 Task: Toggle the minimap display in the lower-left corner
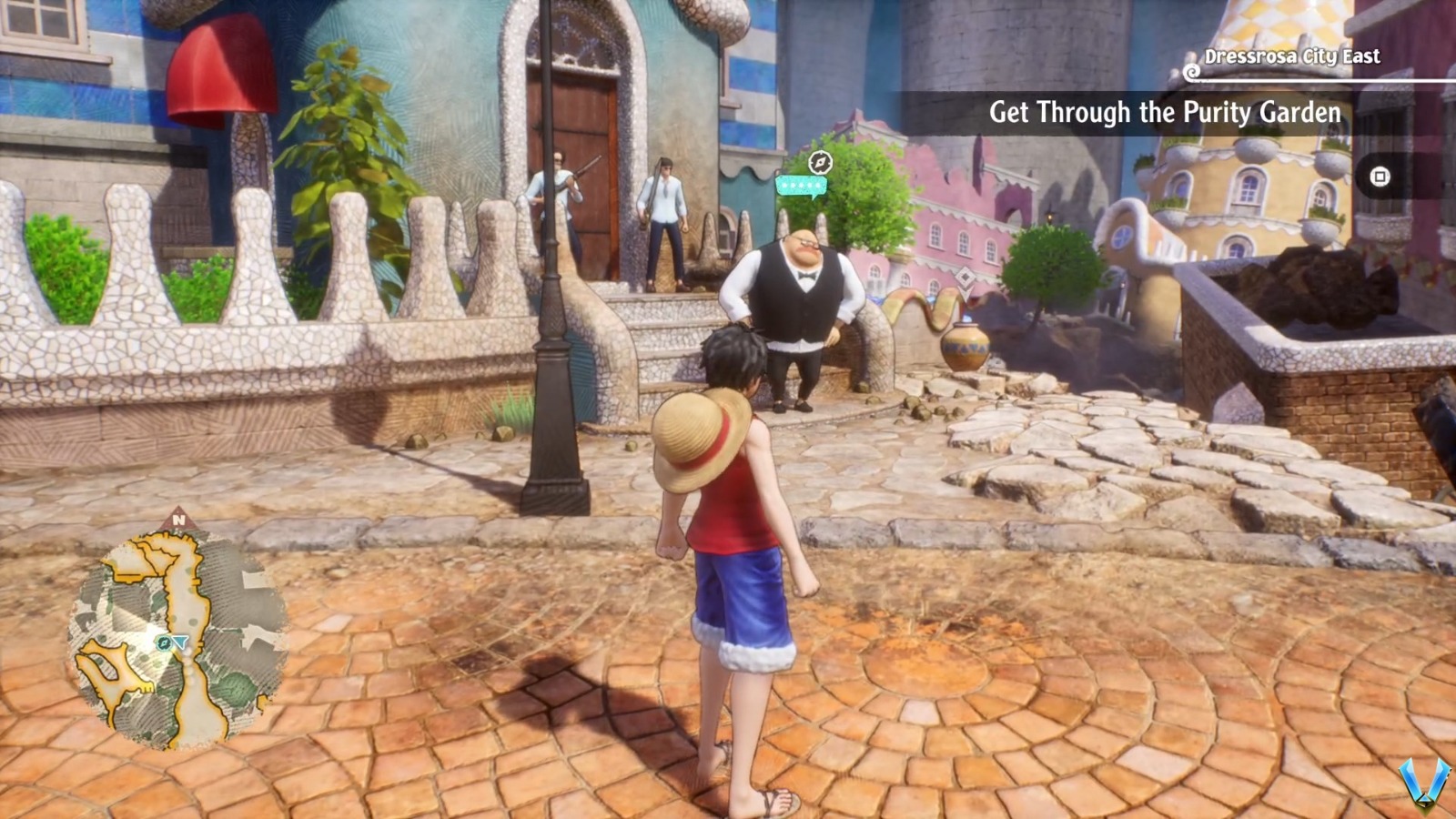click(173, 637)
